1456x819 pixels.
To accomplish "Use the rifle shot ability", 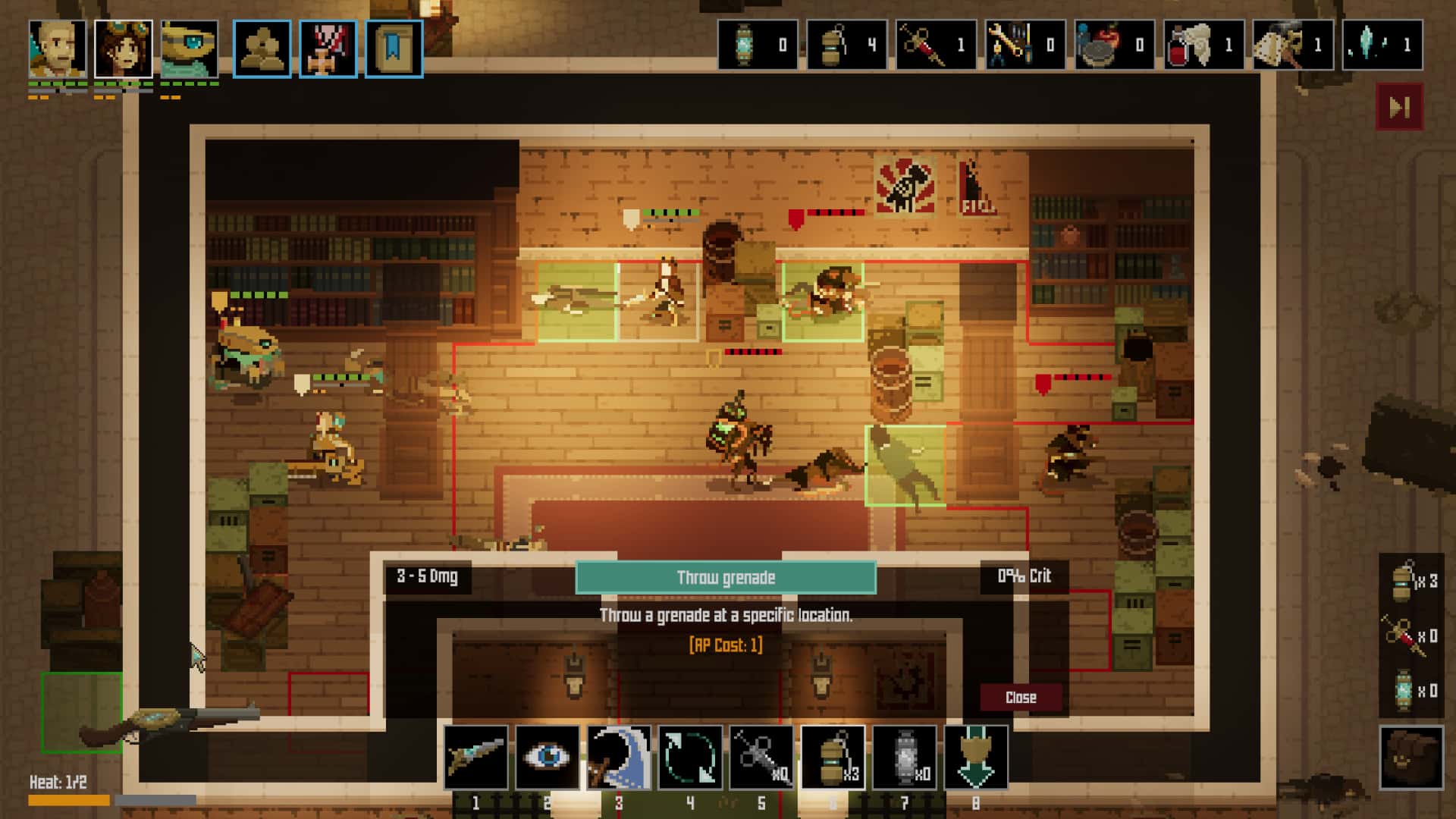I will click(x=475, y=757).
